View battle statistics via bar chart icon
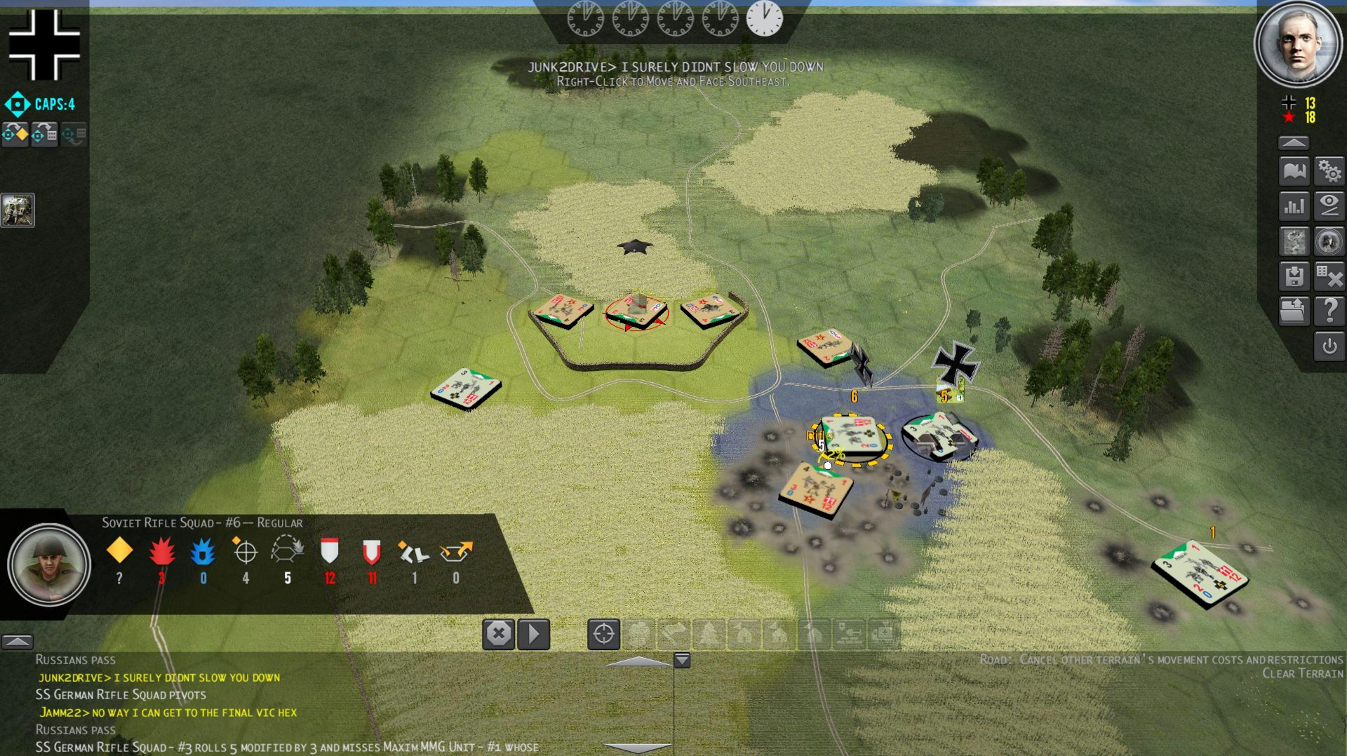The height and width of the screenshot is (756, 1347). tap(1293, 205)
